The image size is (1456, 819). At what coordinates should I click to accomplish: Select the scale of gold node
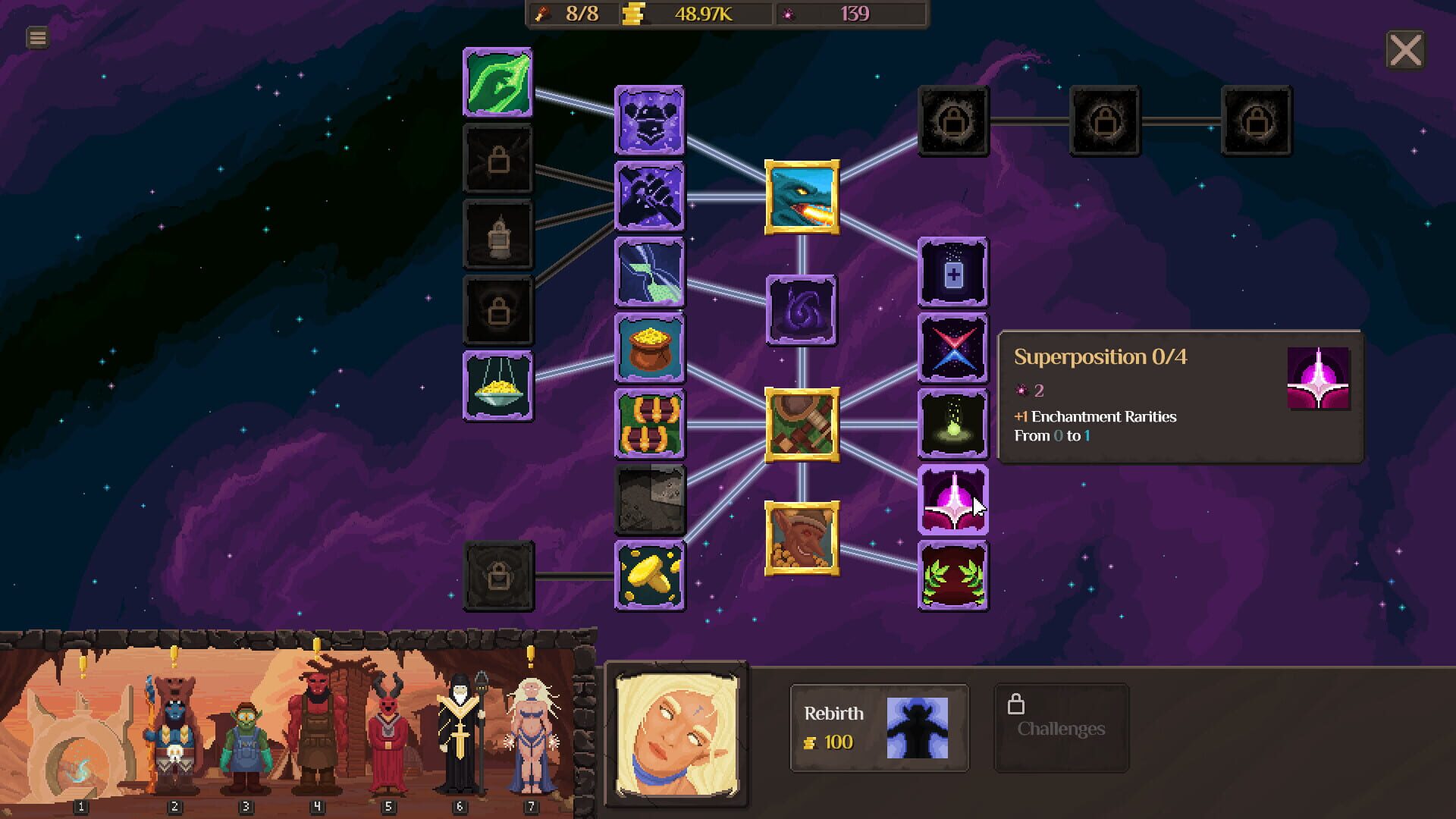pyautogui.click(x=497, y=385)
